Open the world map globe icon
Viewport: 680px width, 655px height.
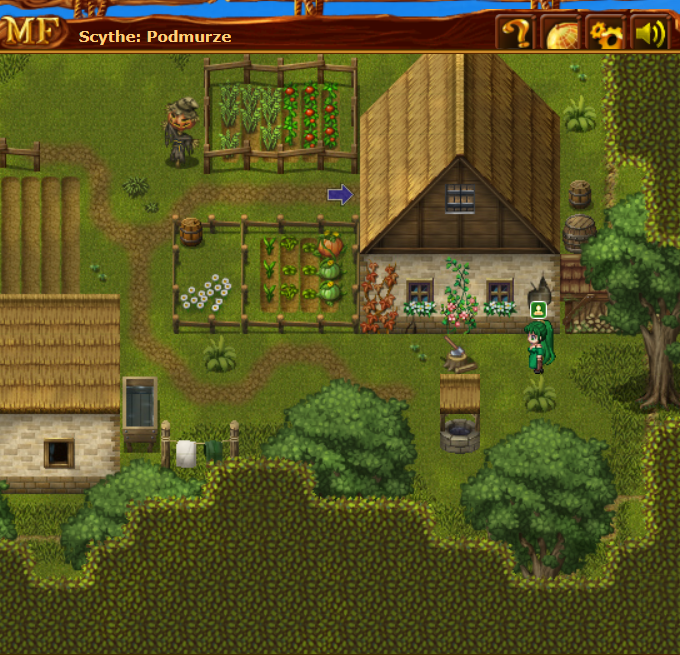[x=561, y=34]
